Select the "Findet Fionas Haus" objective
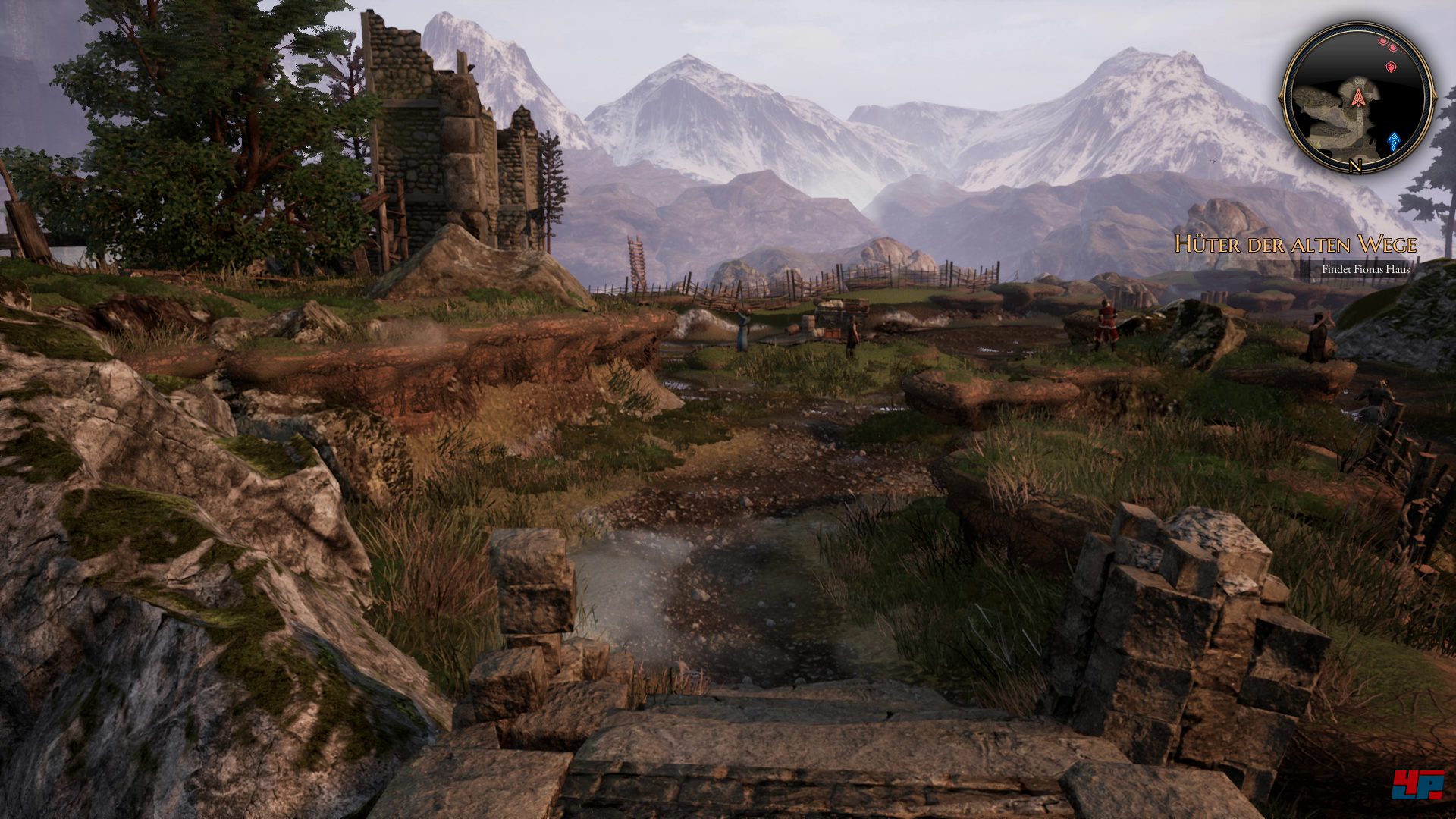1456x819 pixels. [1365, 269]
